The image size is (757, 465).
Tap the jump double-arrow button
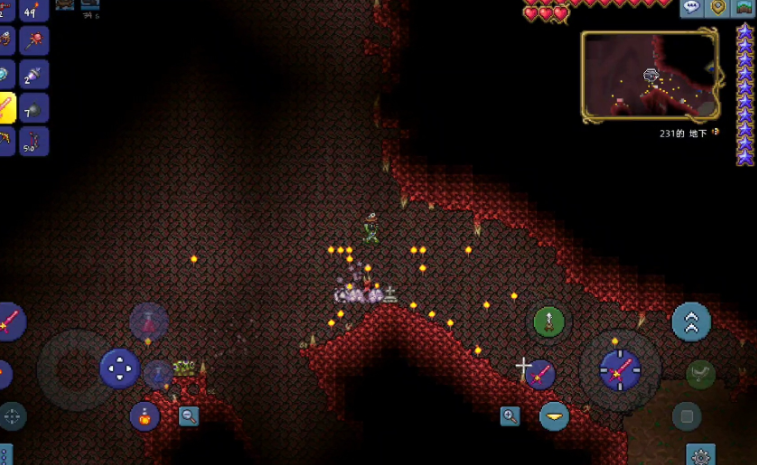pos(691,322)
